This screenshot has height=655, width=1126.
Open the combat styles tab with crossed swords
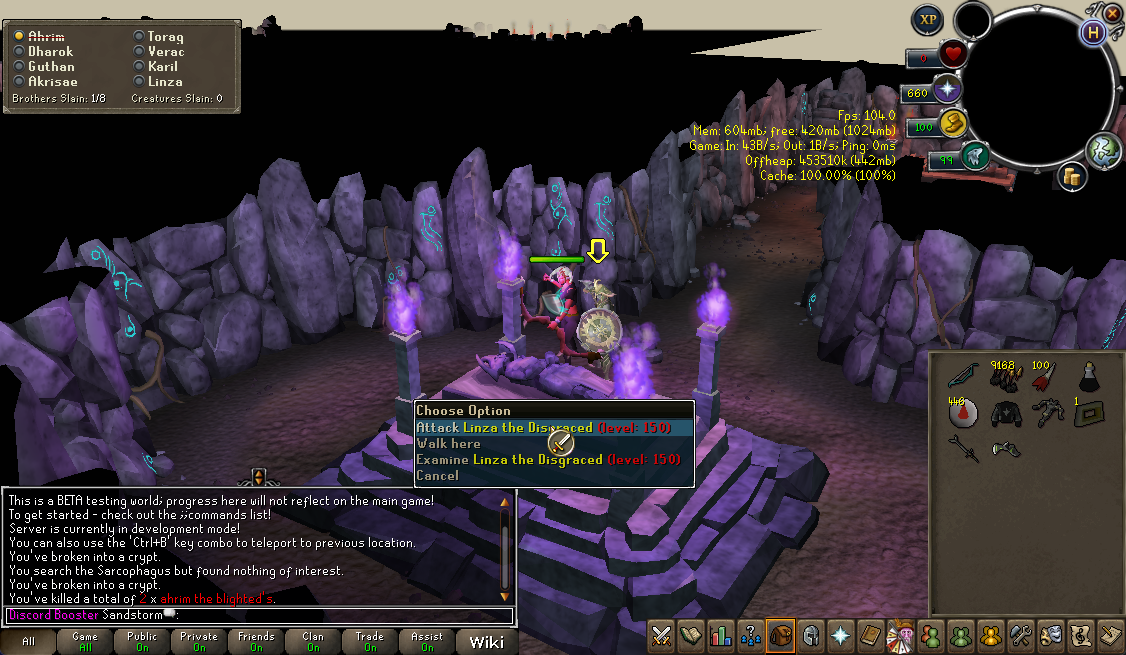[661, 635]
